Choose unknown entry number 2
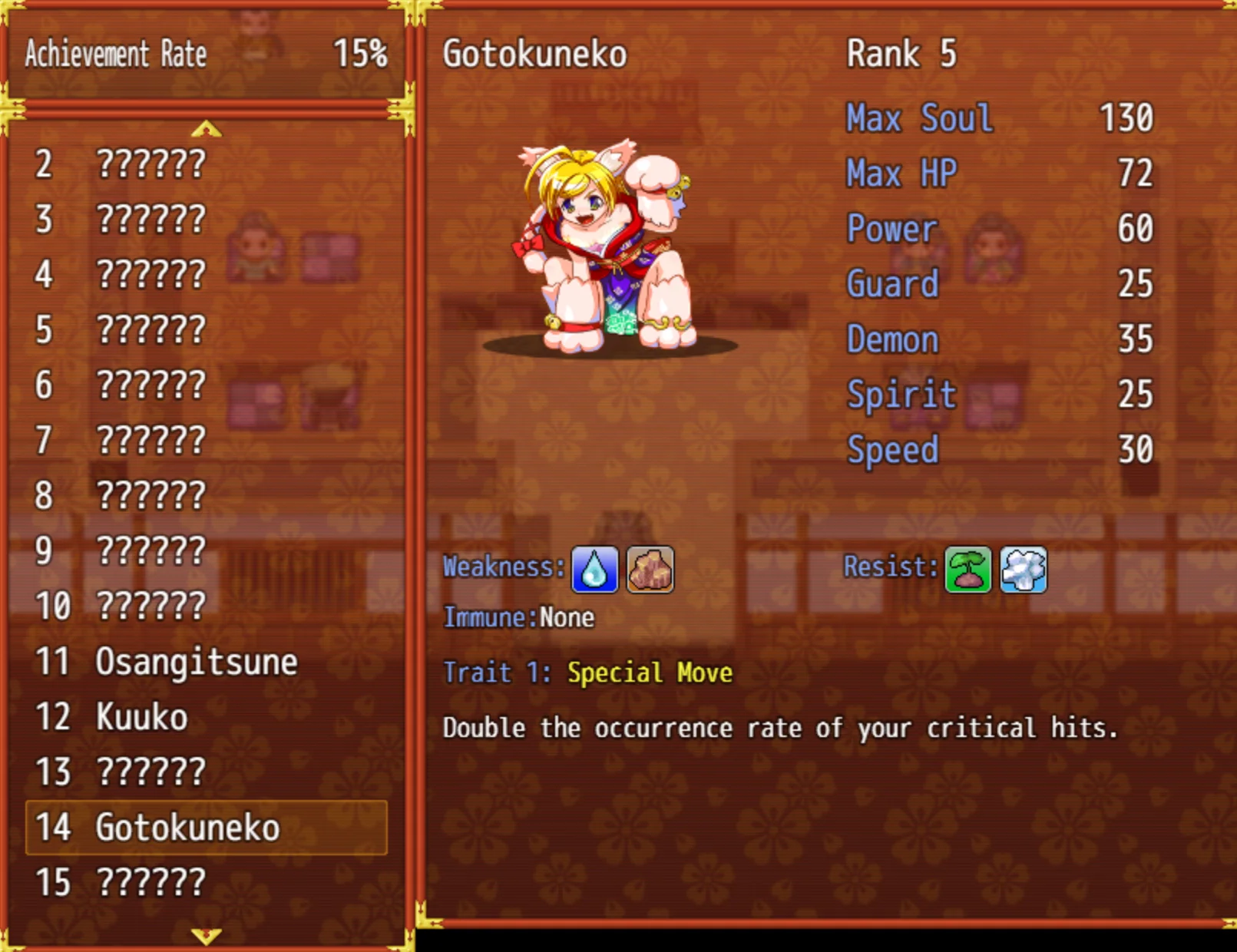The width and height of the screenshot is (1237, 952). tap(150, 164)
